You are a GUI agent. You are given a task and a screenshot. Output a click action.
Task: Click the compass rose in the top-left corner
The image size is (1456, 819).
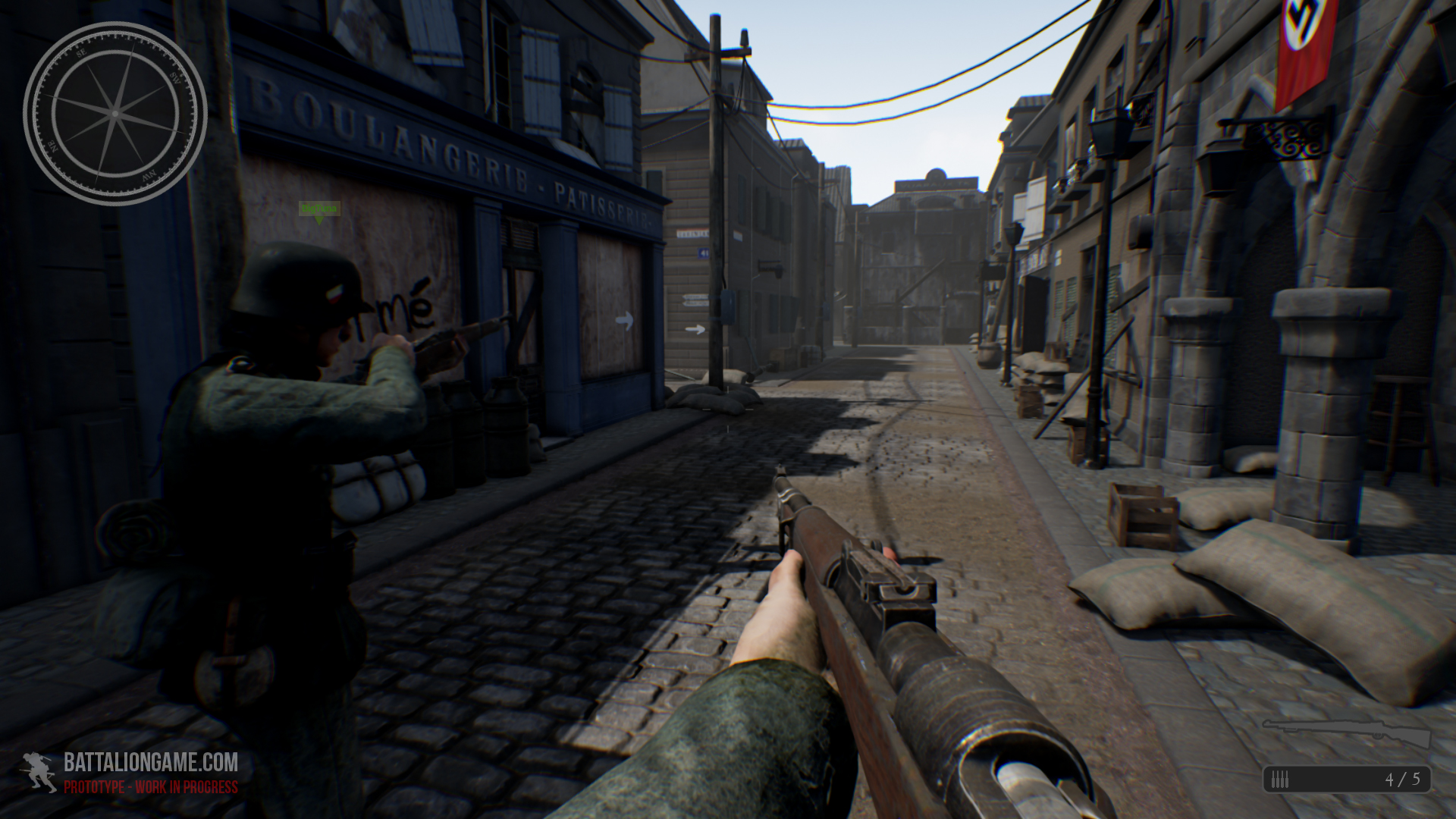pyautogui.click(x=116, y=114)
